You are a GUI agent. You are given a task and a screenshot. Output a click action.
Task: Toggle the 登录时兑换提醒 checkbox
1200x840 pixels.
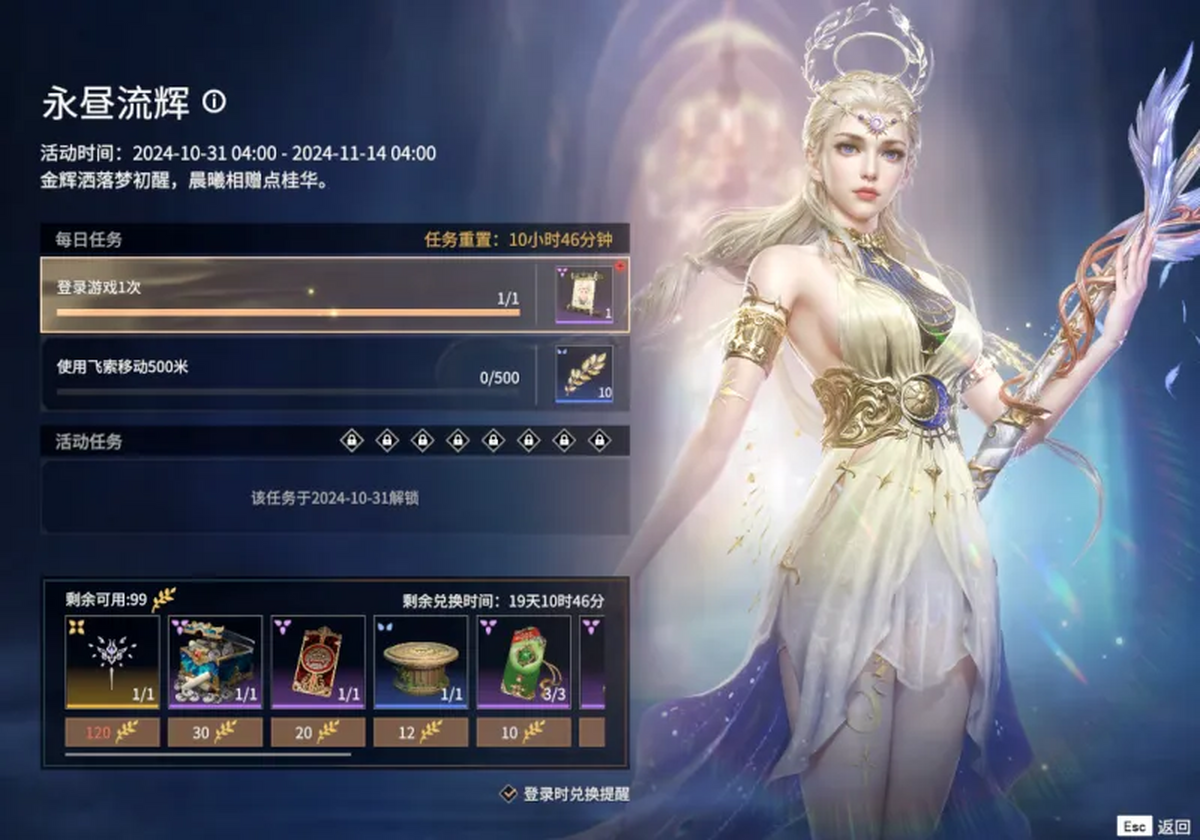(508, 794)
